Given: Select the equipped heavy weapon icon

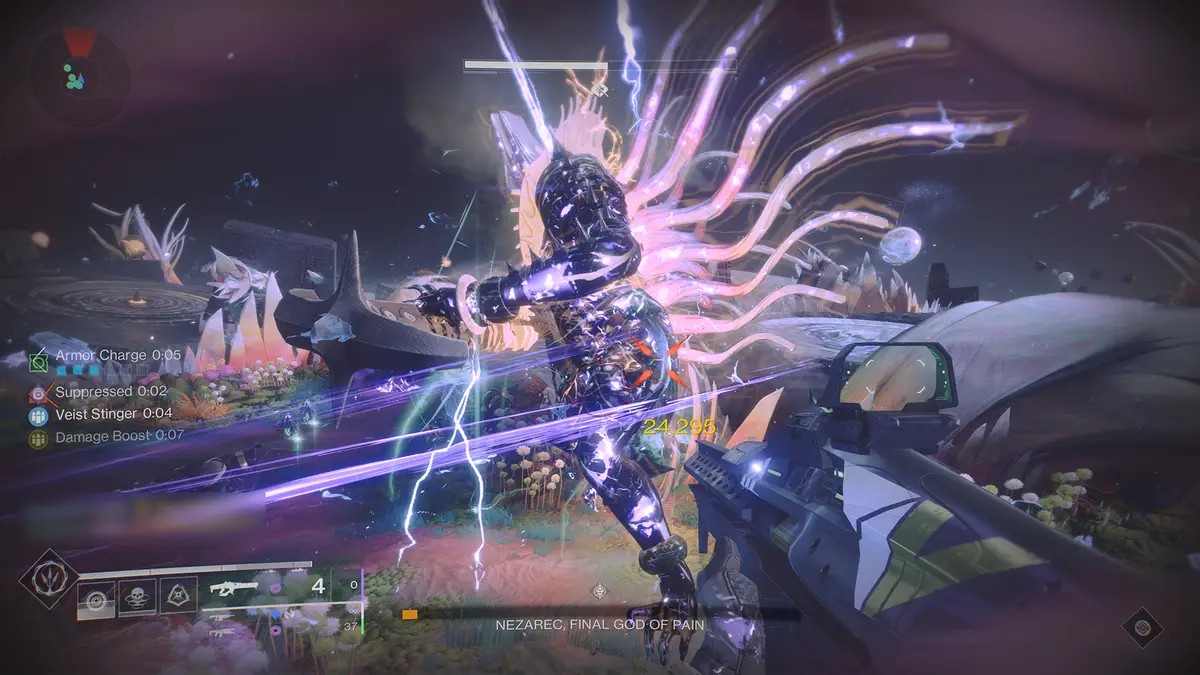Looking at the screenshot, I should (x=232, y=589).
